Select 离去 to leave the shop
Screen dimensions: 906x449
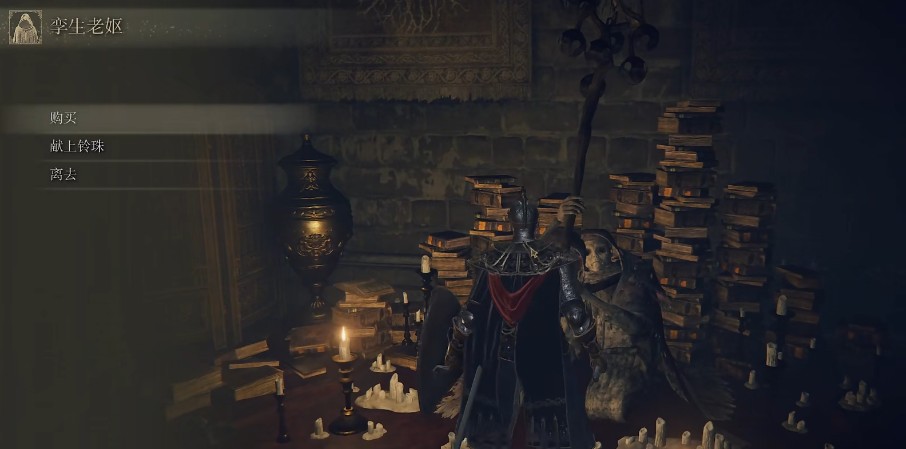(x=63, y=175)
